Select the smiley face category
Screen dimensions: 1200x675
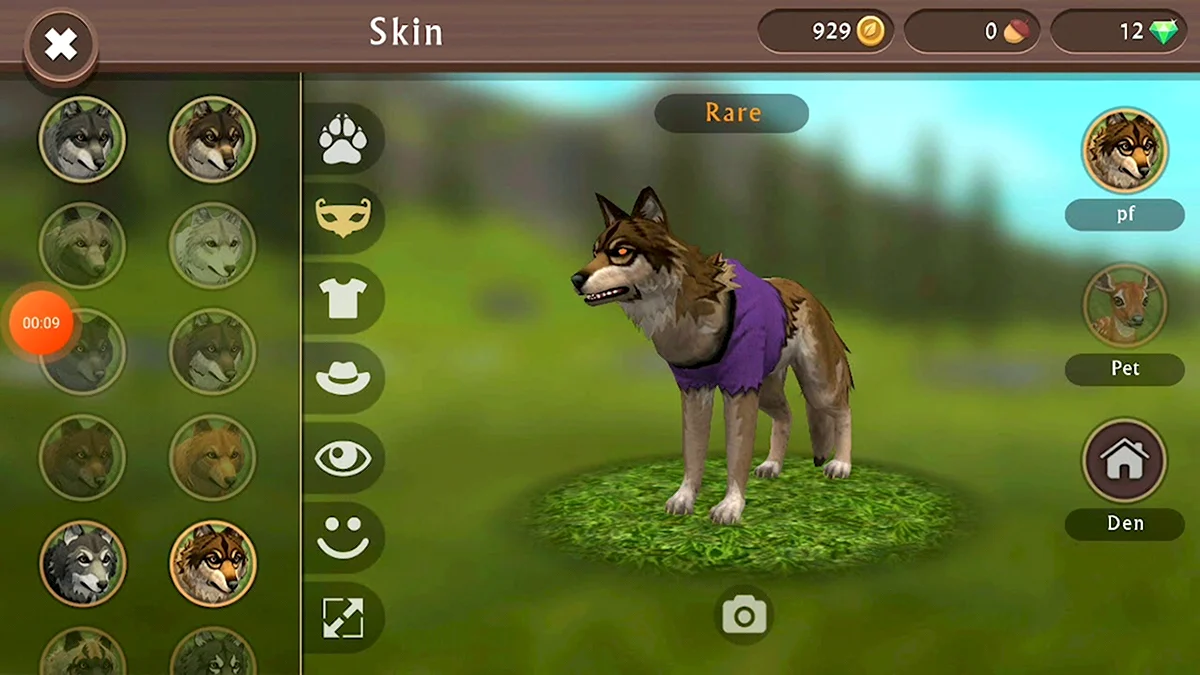click(343, 538)
